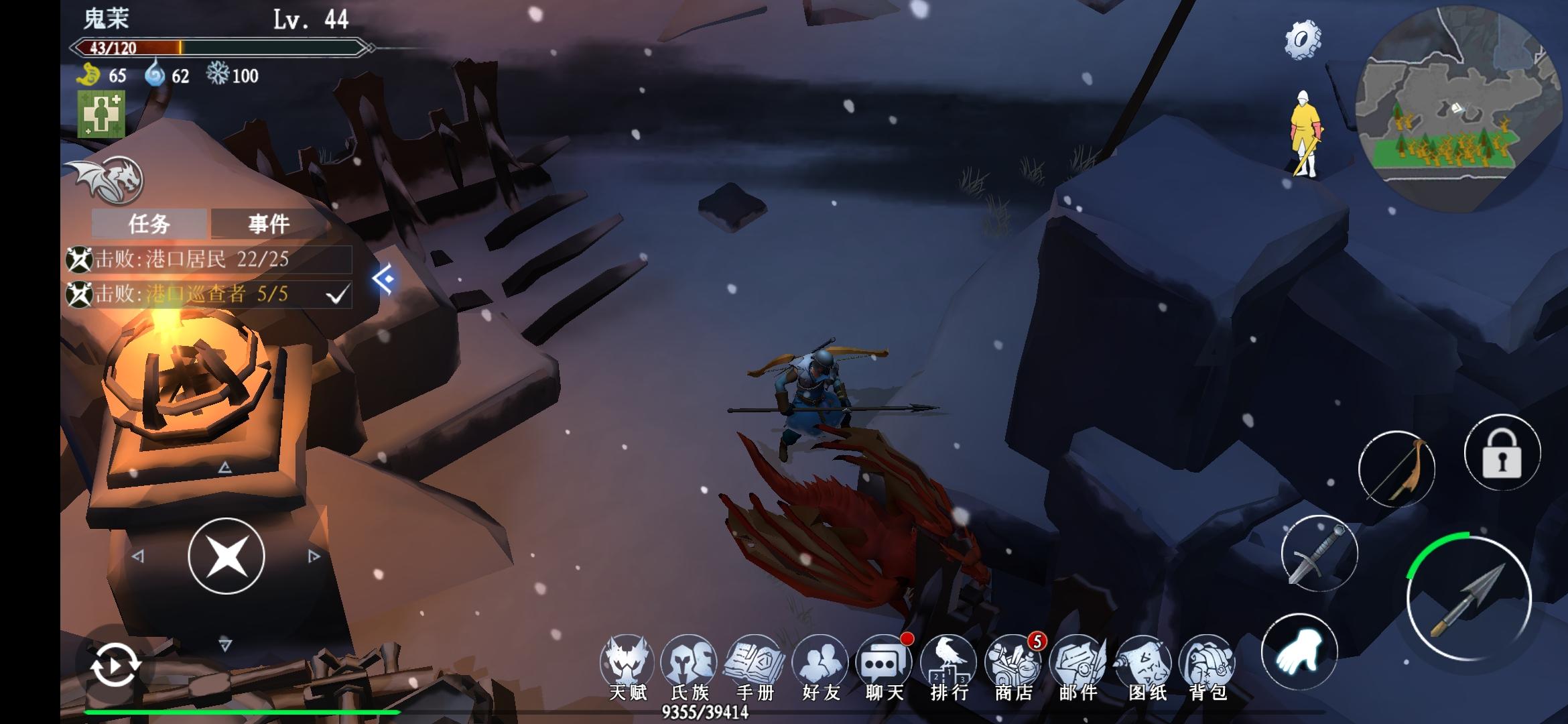Image resolution: width=1568 pixels, height=724 pixels.
Task: Open the 背包 backpack
Action: tap(1207, 665)
